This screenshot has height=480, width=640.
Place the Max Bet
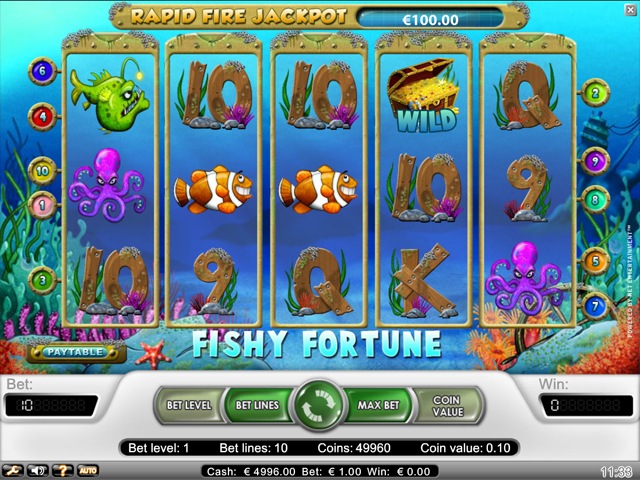379,407
